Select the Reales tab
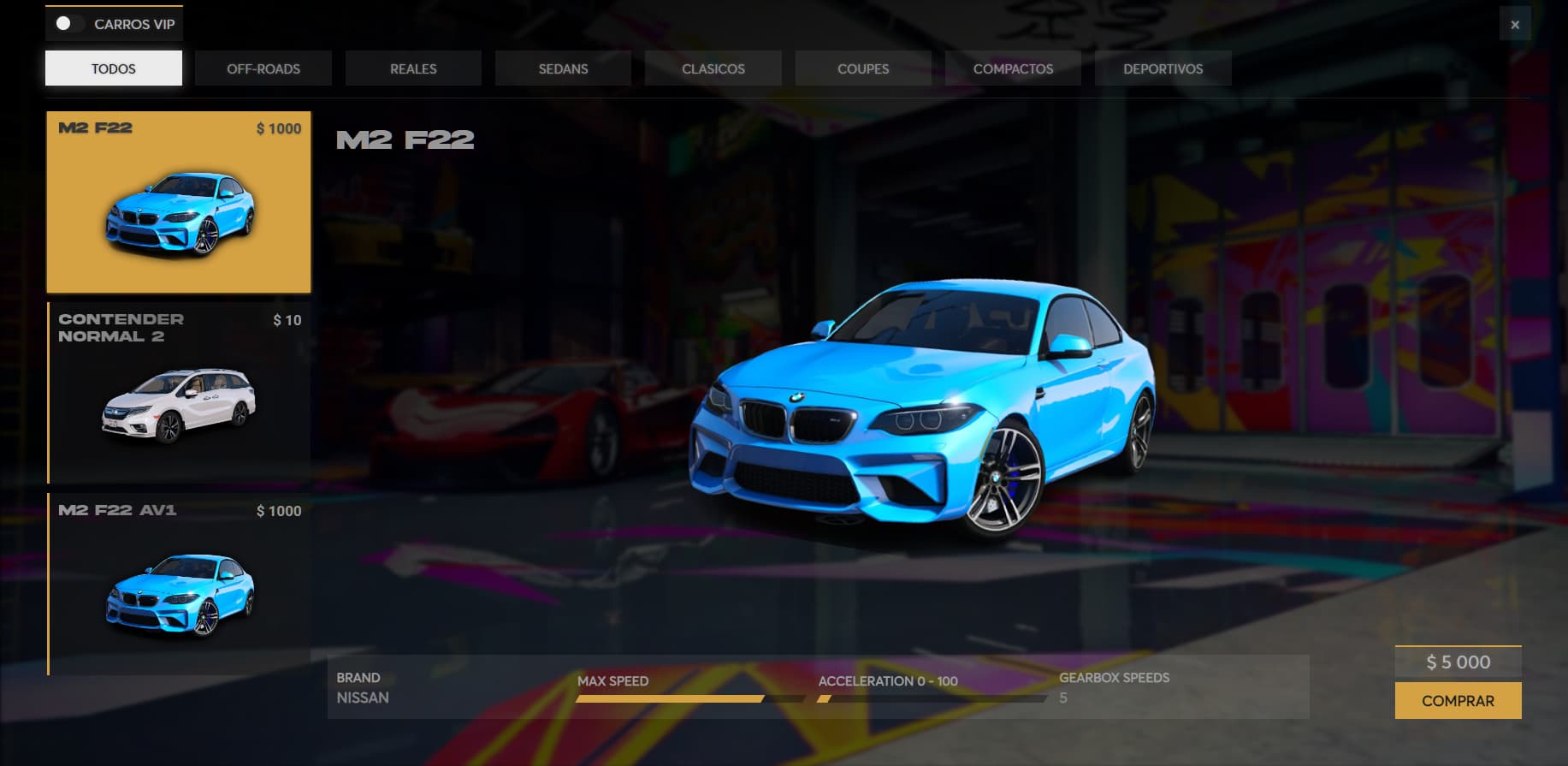Screen dimensions: 1568x766 [413, 68]
